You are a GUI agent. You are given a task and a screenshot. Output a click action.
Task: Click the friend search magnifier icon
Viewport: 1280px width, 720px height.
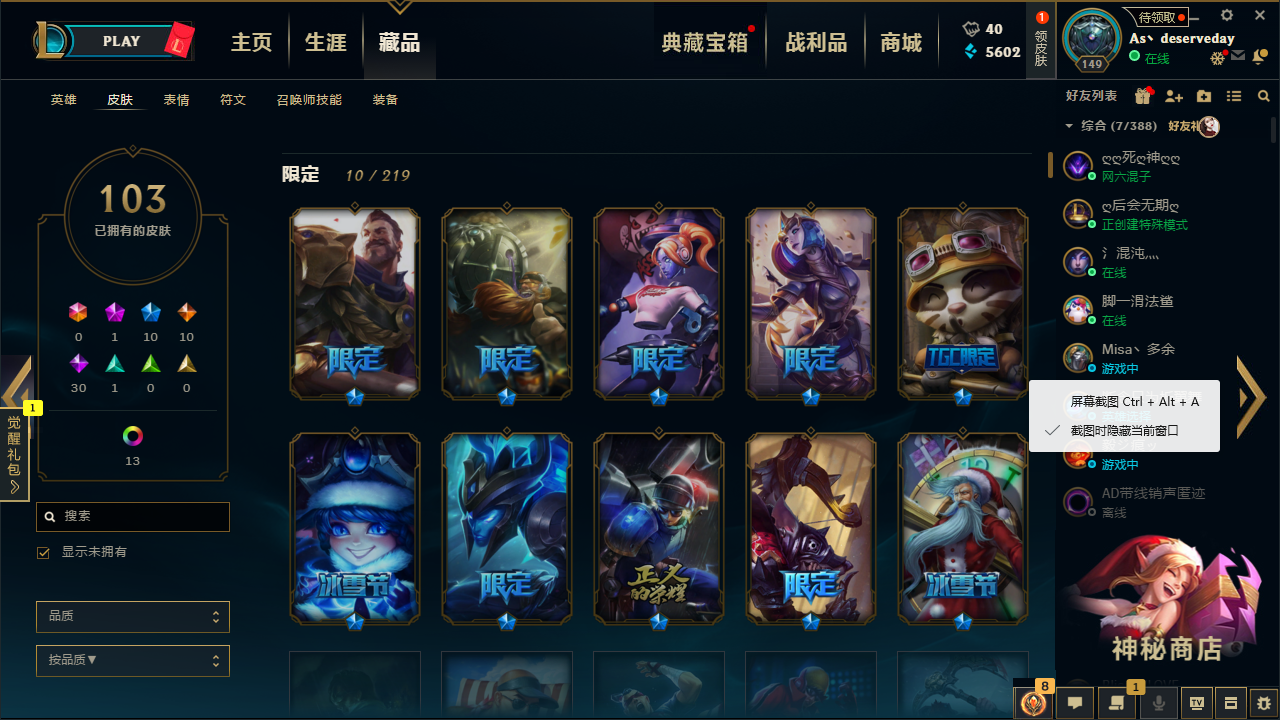click(x=1264, y=94)
